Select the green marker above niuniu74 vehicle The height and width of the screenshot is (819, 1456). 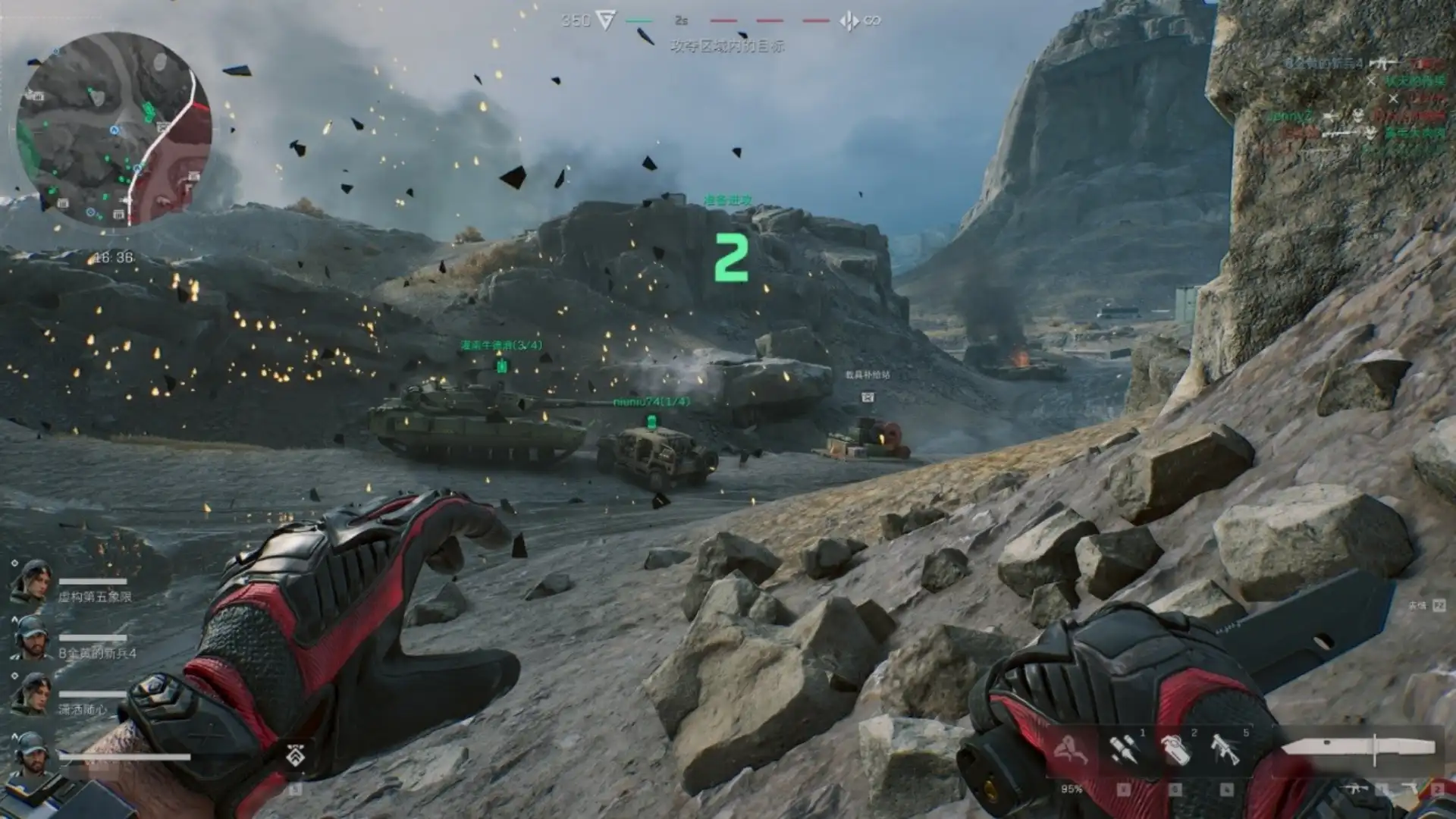[x=651, y=421]
